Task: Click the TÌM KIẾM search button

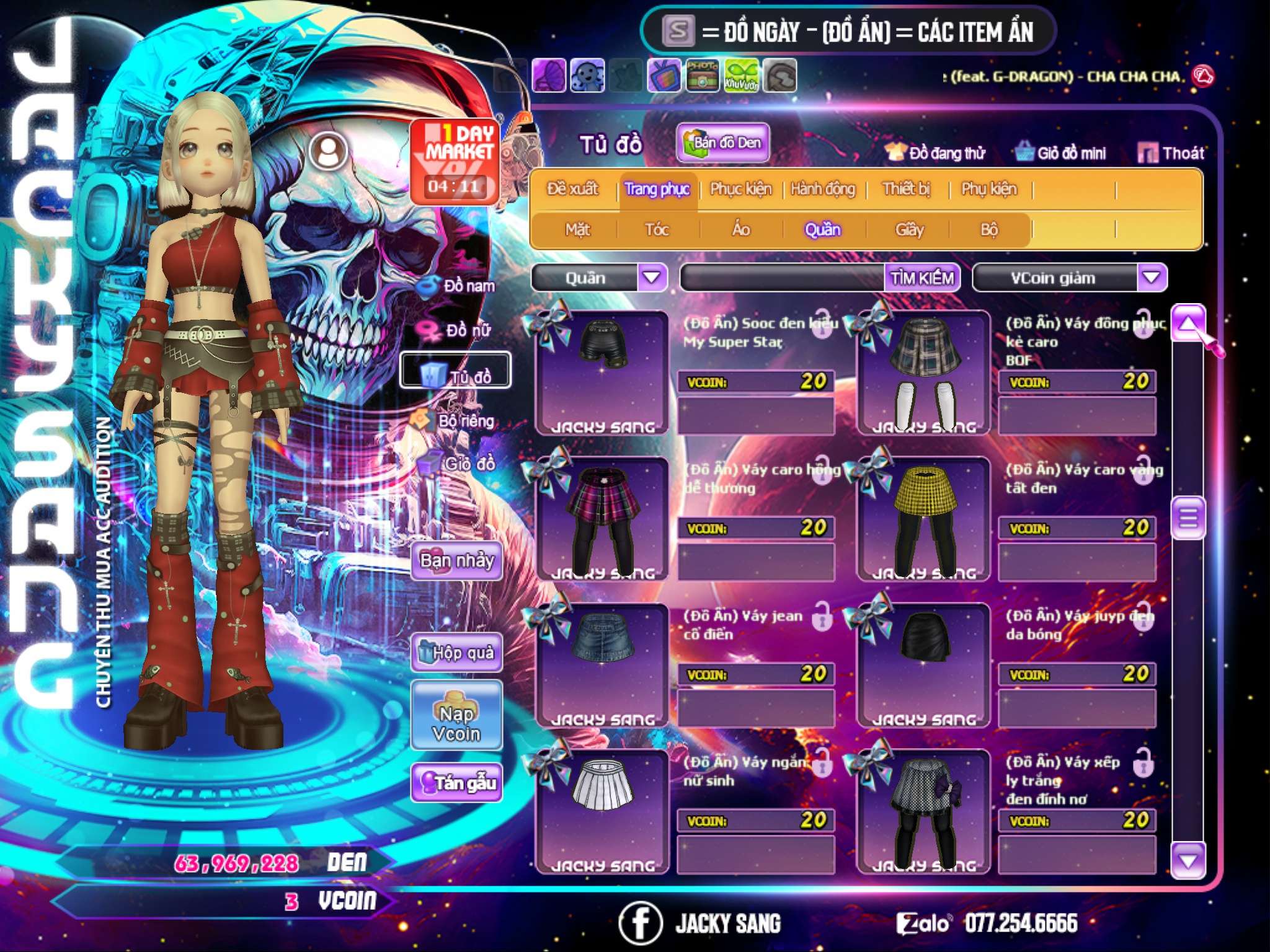Action: pos(922,278)
